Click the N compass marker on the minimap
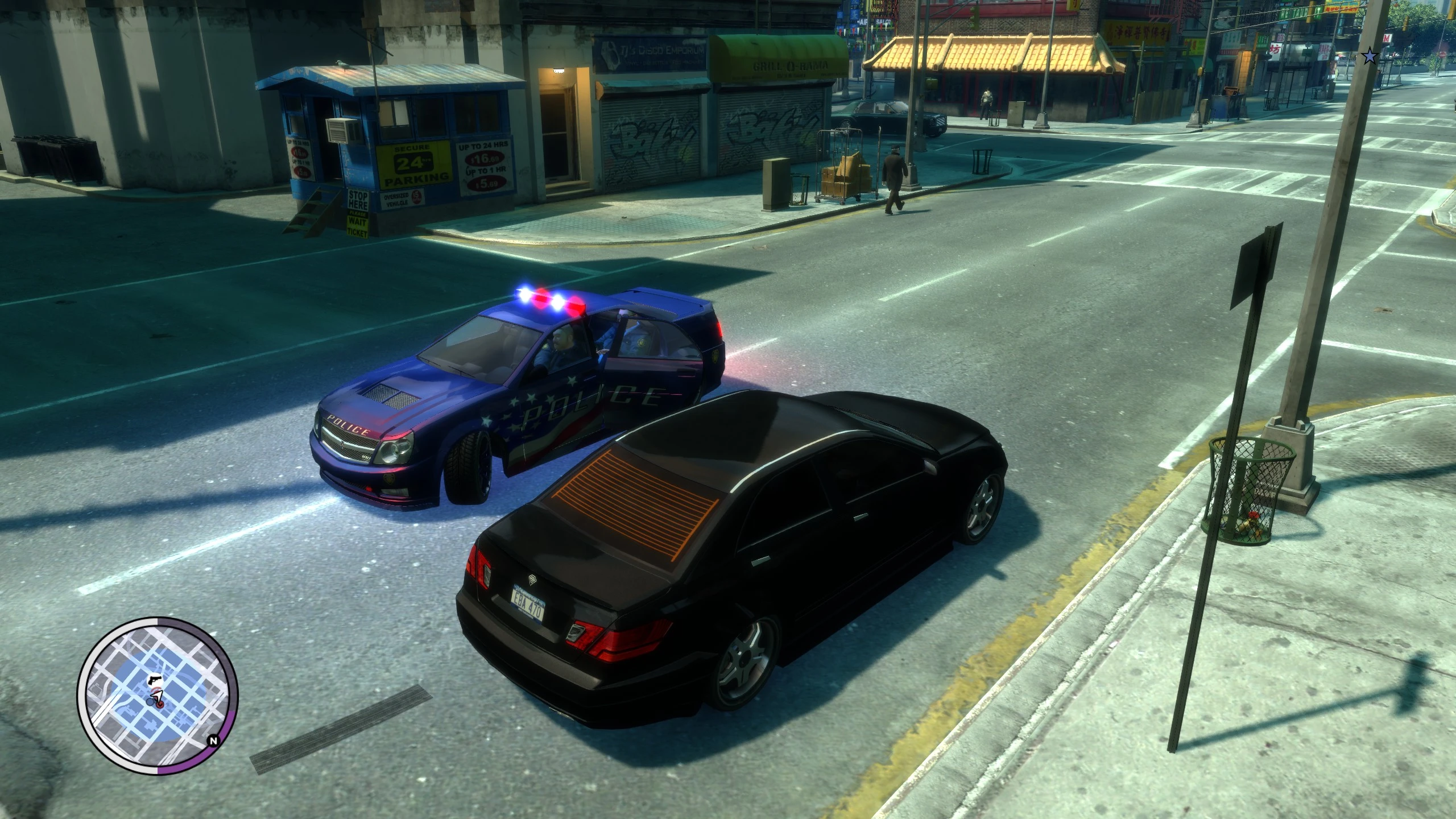Image resolution: width=1456 pixels, height=819 pixels. [x=213, y=741]
